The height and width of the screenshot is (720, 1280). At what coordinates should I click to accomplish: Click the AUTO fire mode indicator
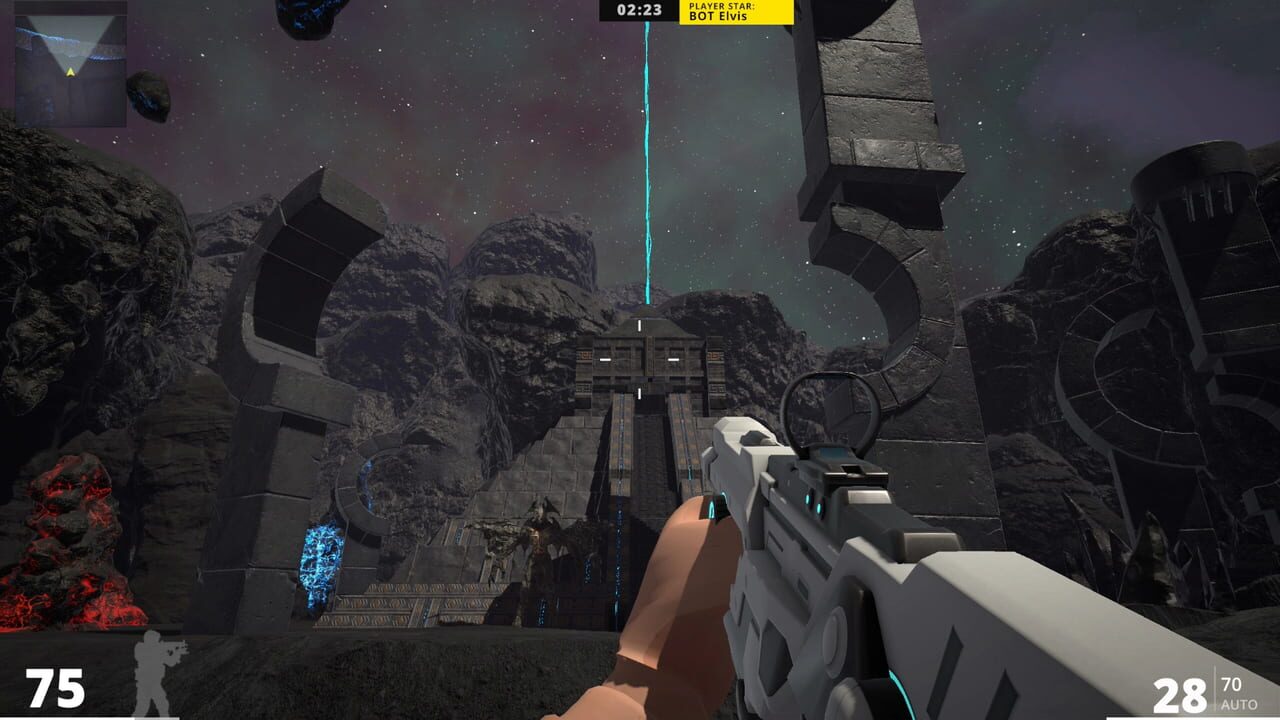click(1240, 704)
